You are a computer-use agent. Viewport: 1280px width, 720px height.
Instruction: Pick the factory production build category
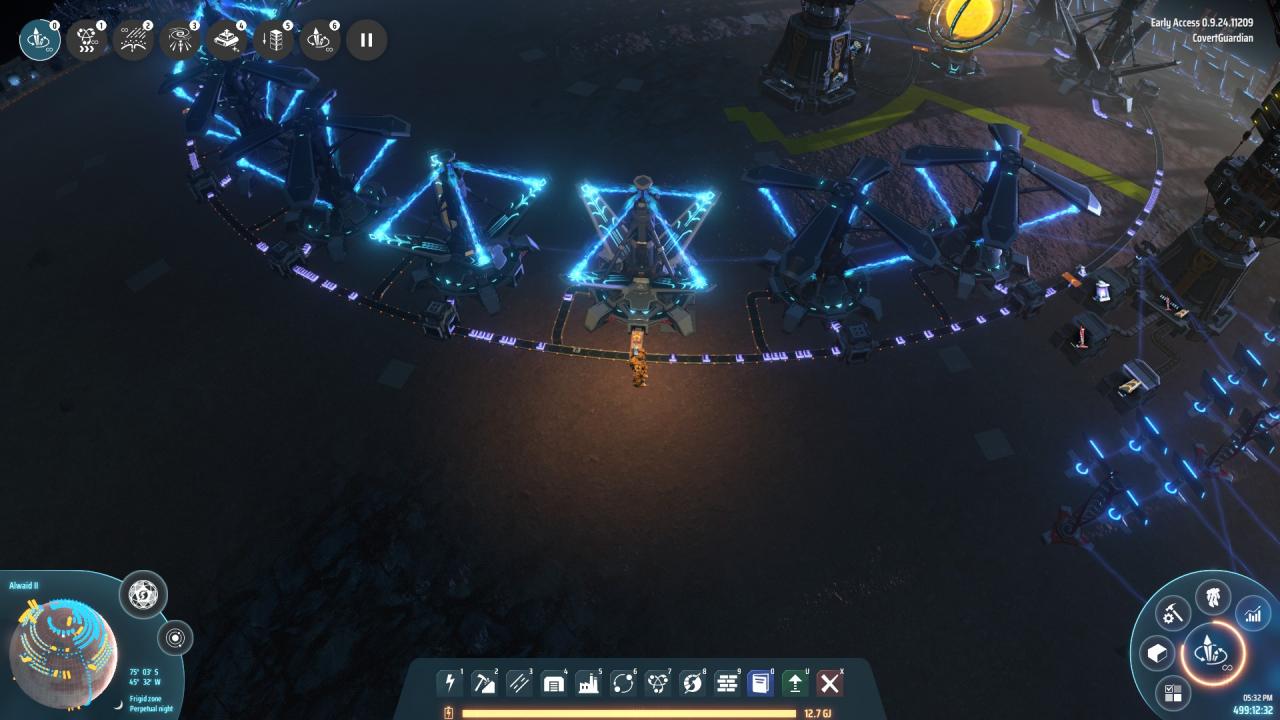(588, 683)
